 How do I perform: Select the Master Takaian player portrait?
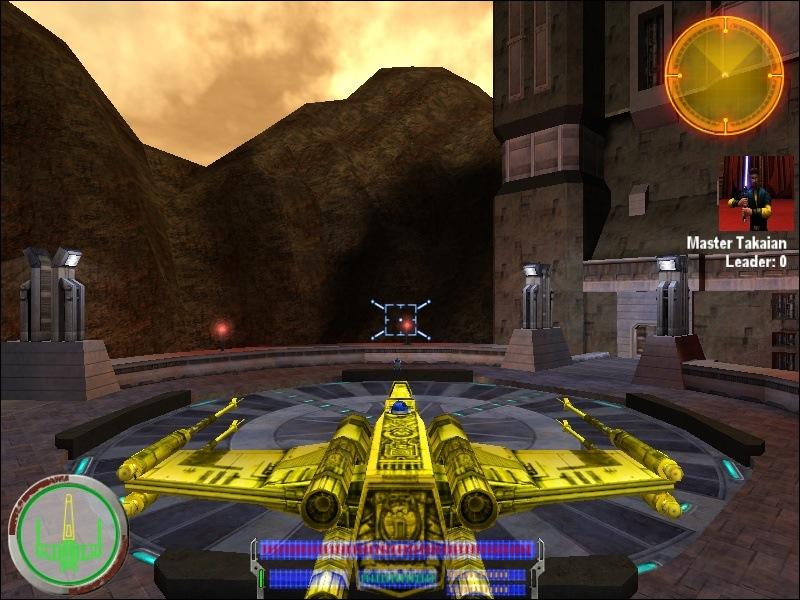tap(756, 193)
